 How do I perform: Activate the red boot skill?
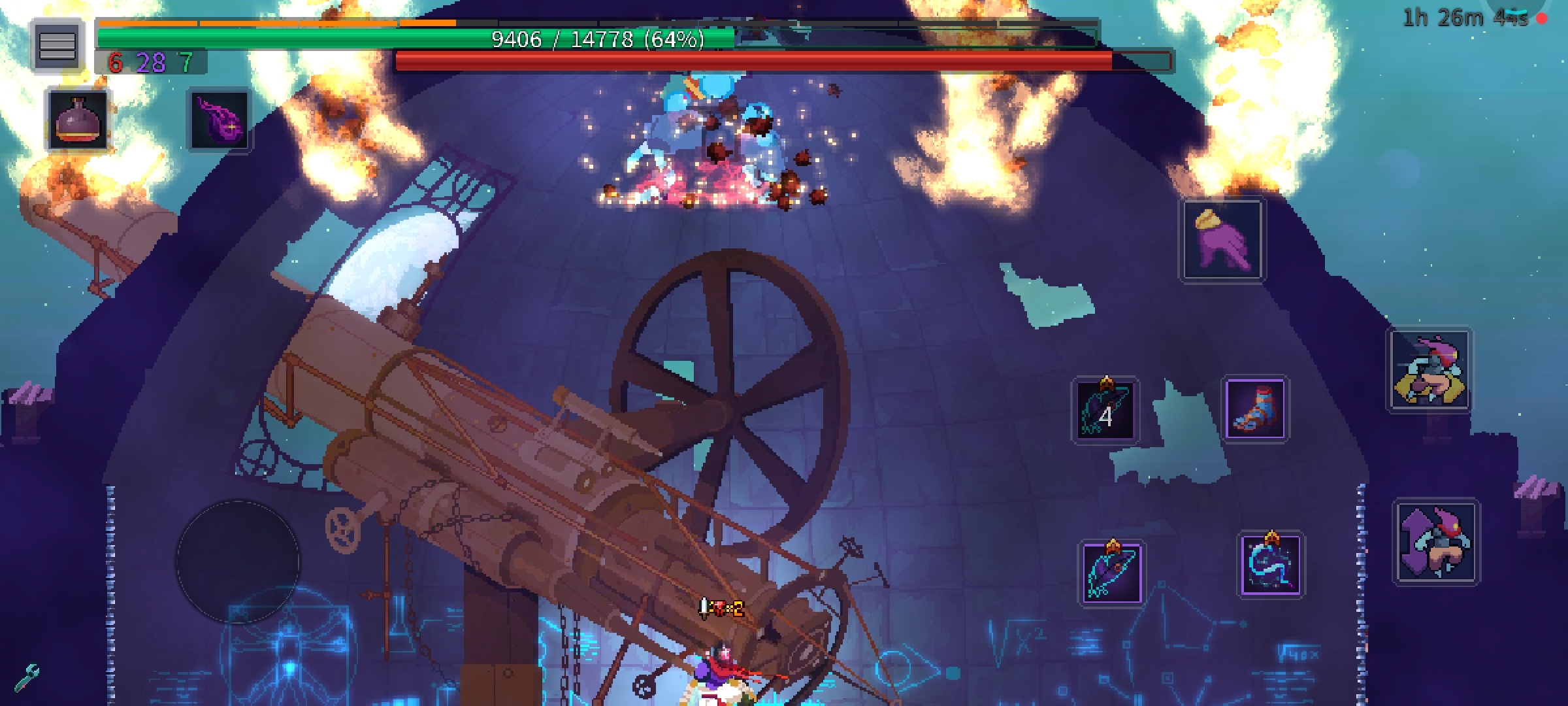[x=1255, y=410]
